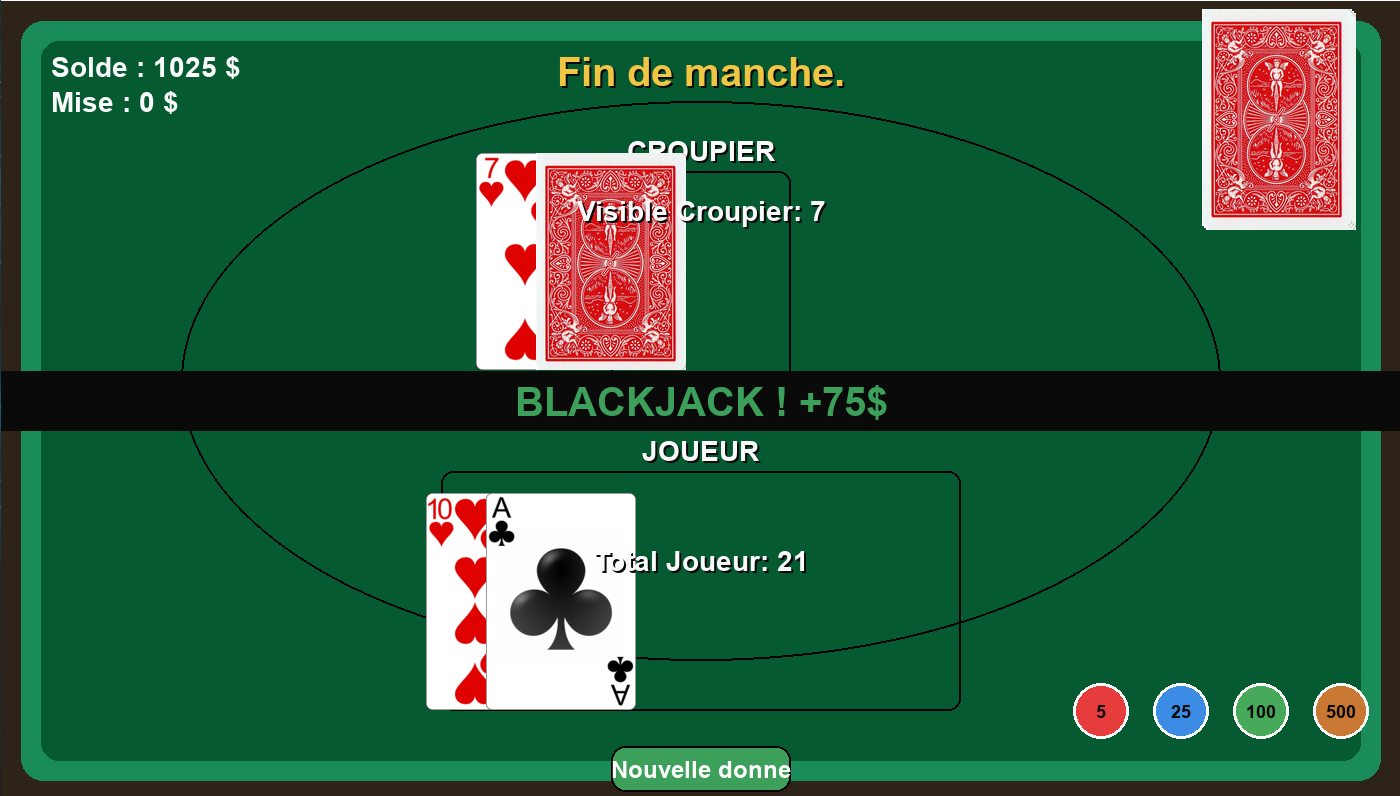The image size is (1400, 796).
Task: Select the red 5-dollar chip
Action: point(1100,710)
